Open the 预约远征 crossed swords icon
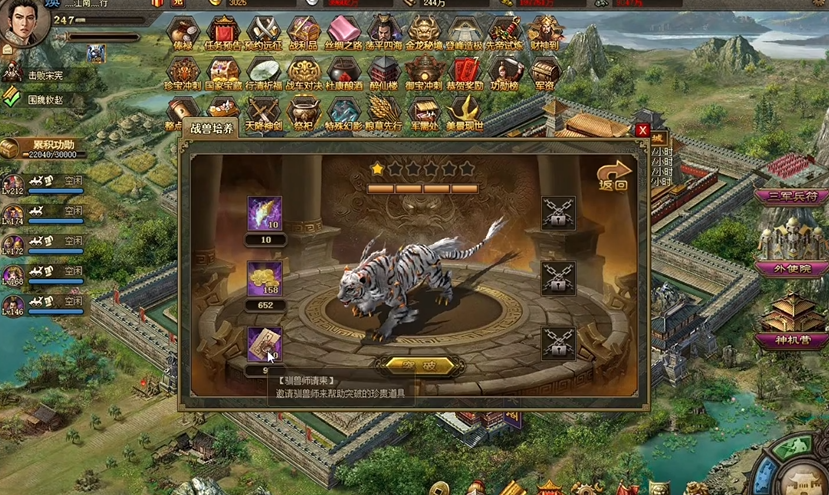 coord(263,30)
